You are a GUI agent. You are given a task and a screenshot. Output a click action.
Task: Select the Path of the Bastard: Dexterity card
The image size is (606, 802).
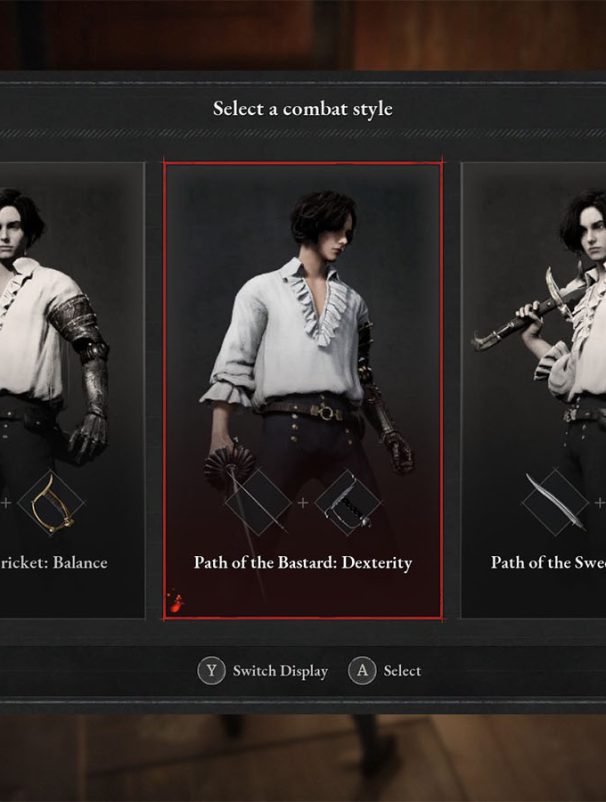click(x=303, y=390)
